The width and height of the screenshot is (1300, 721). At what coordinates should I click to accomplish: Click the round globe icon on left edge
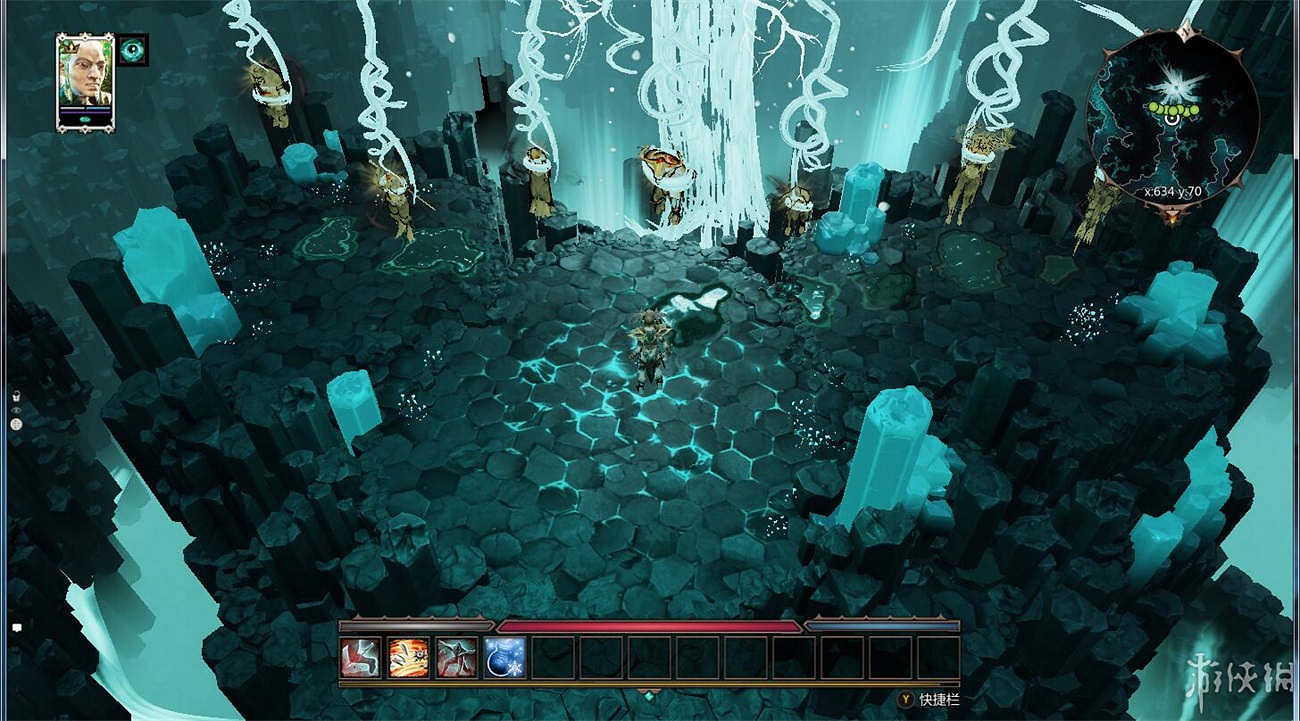[16, 424]
